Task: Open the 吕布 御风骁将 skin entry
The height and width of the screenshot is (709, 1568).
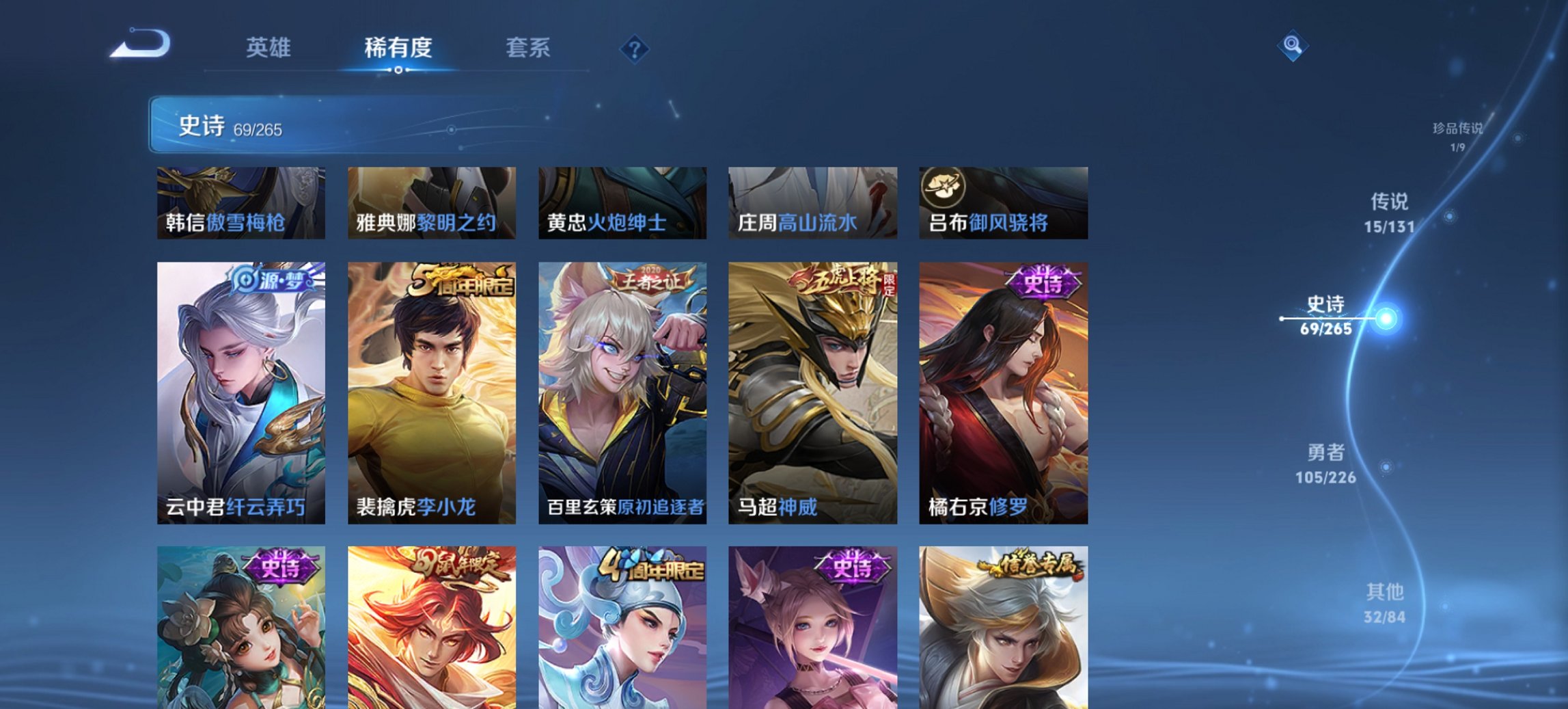Action: 1004,202
